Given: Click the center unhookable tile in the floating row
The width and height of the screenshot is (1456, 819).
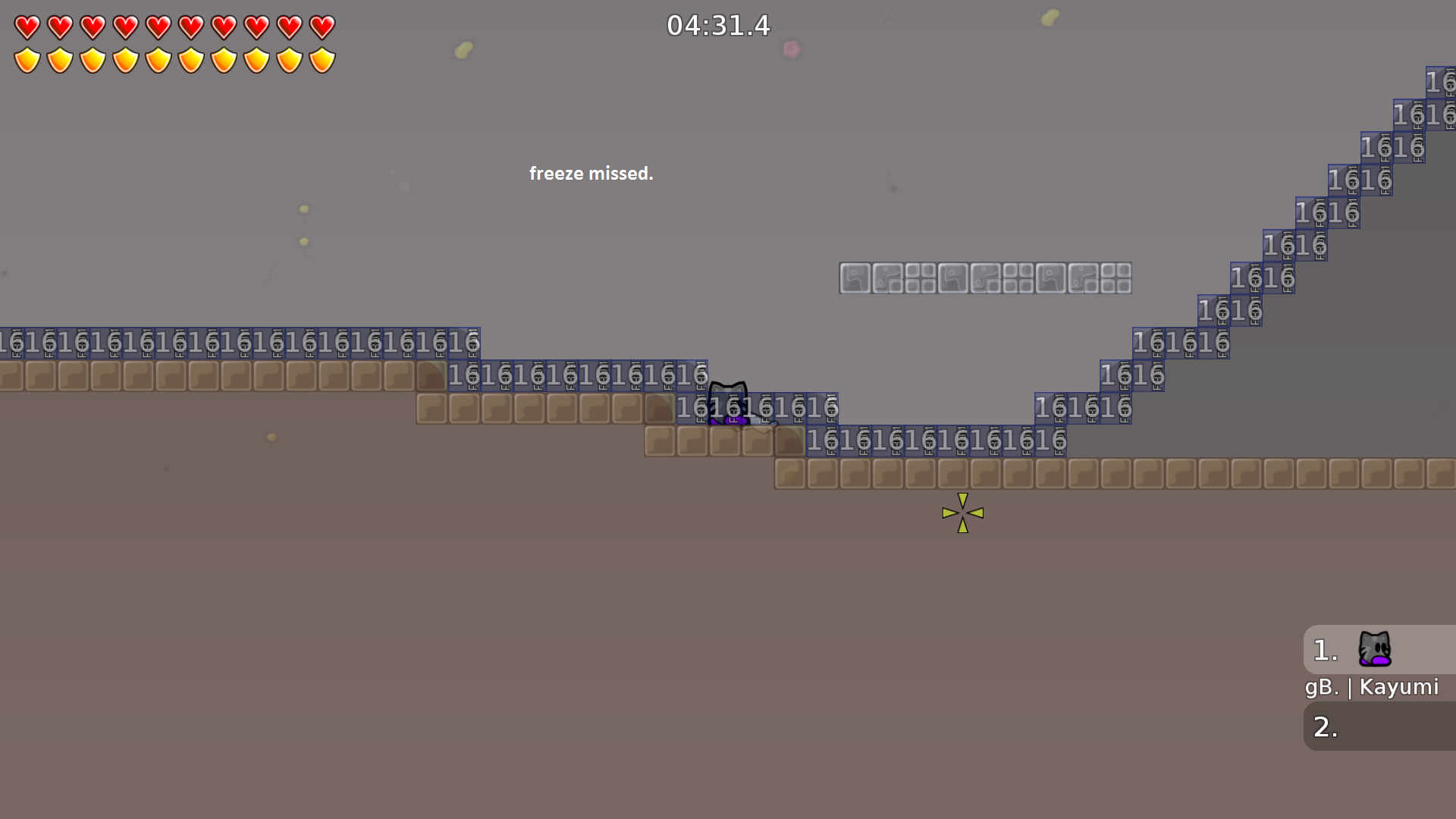Looking at the screenshot, I should pos(986,279).
